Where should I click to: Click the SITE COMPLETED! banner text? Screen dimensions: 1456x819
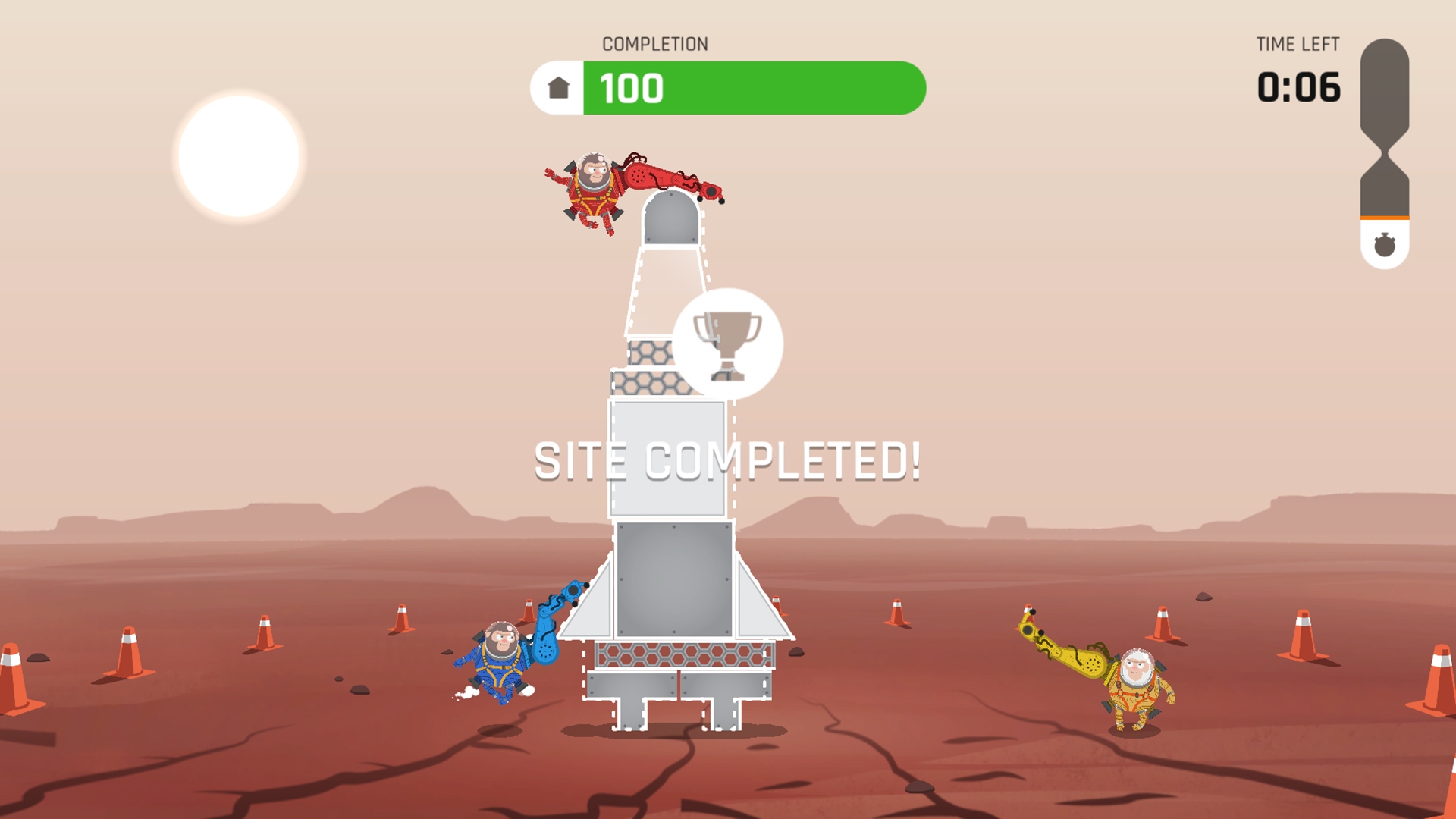coord(728,457)
